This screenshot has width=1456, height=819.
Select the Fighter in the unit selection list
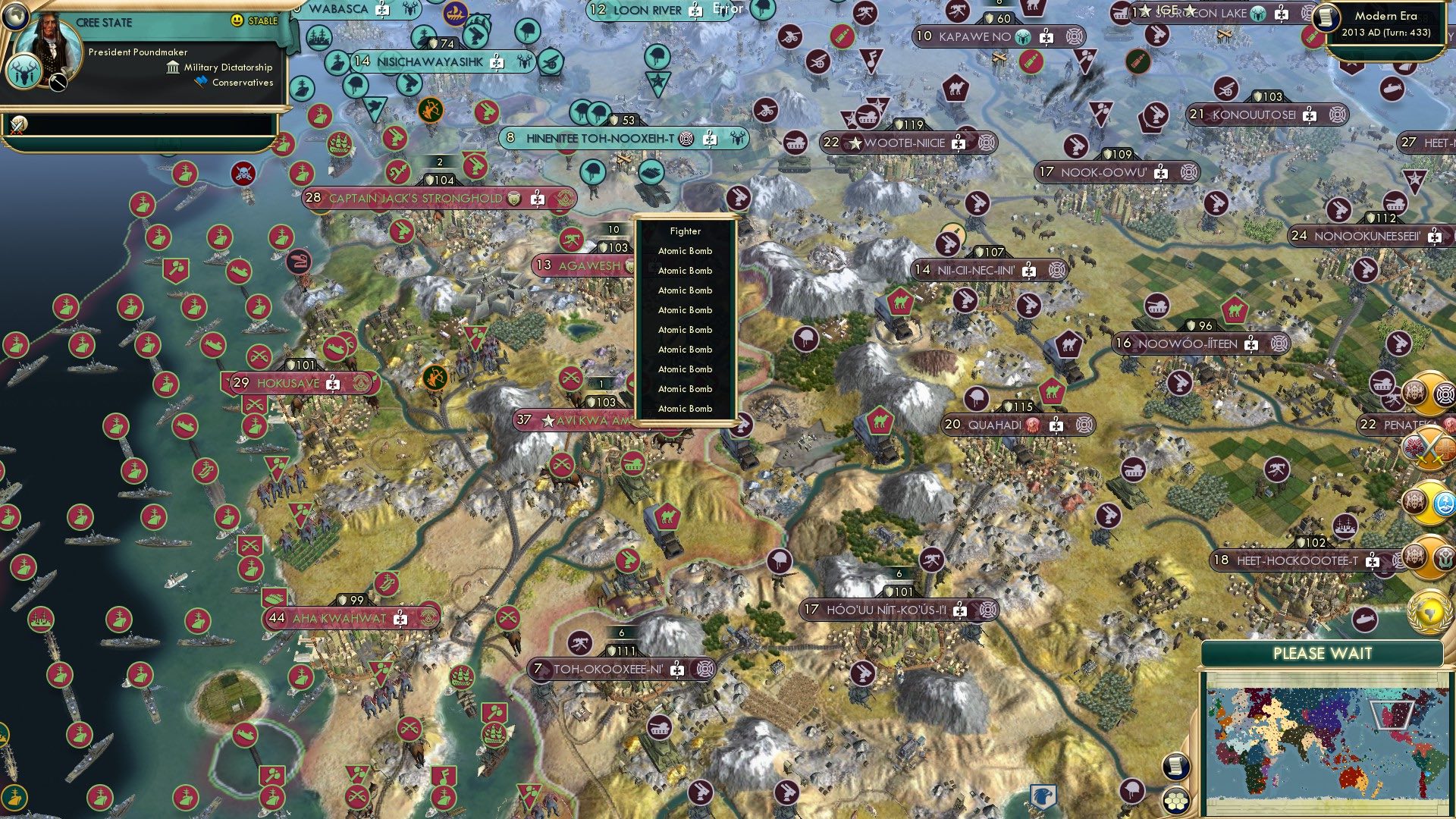pyautogui.click(x=684, y=231)
